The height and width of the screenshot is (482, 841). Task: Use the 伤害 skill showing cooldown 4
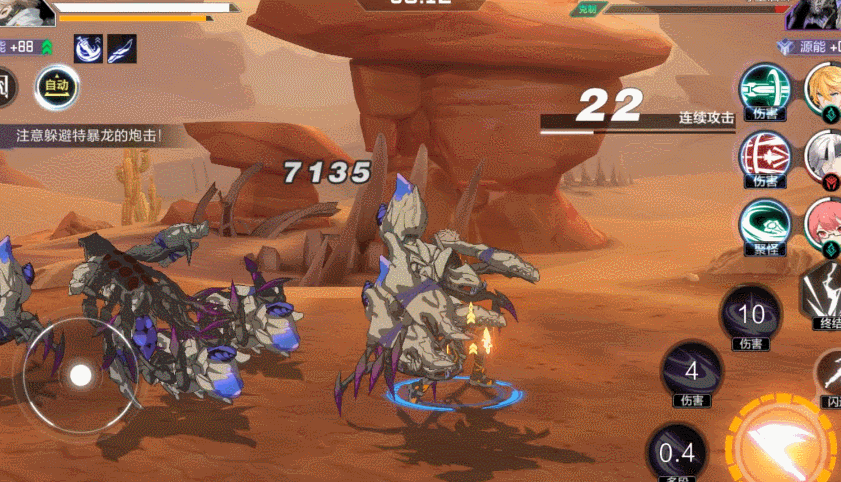click(x=691, y=371)
